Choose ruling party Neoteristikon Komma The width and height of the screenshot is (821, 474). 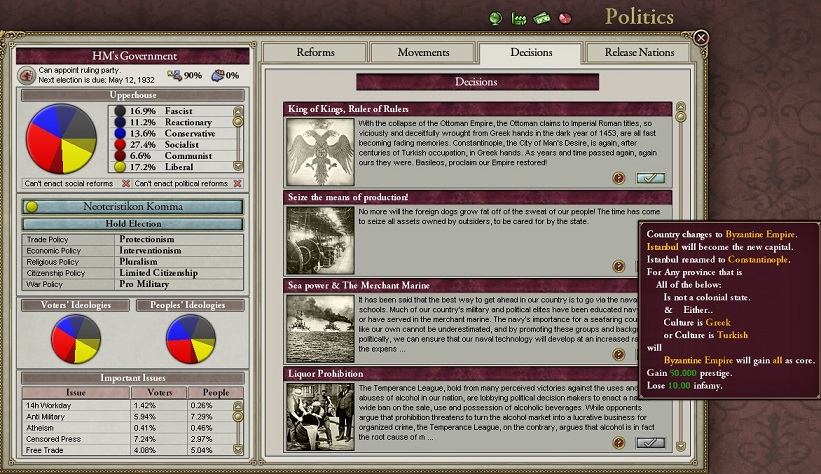pos(133,207)
